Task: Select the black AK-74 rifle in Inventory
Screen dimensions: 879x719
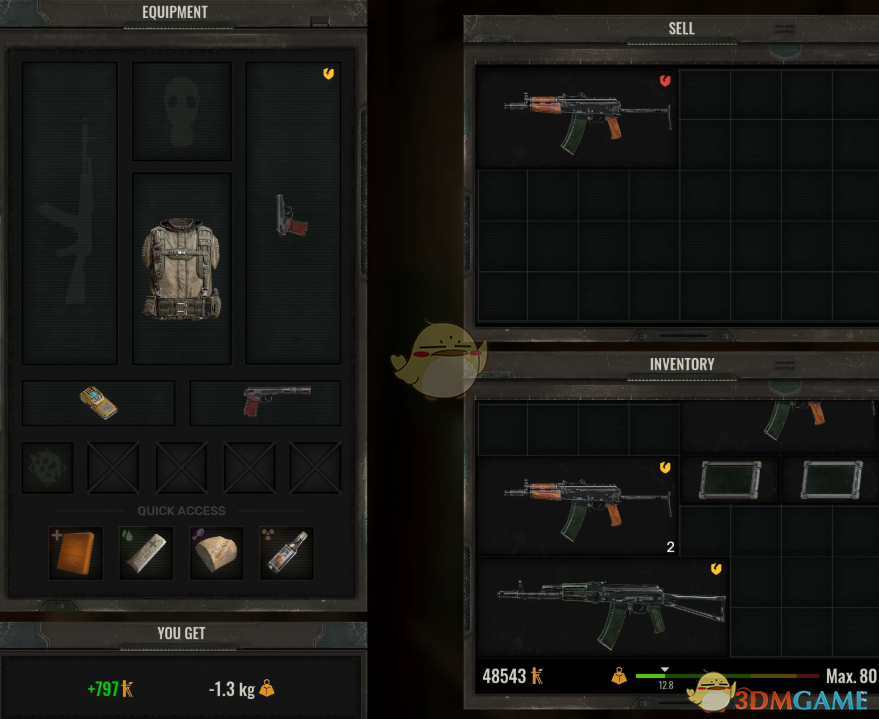Action: (x=602, y=606)
